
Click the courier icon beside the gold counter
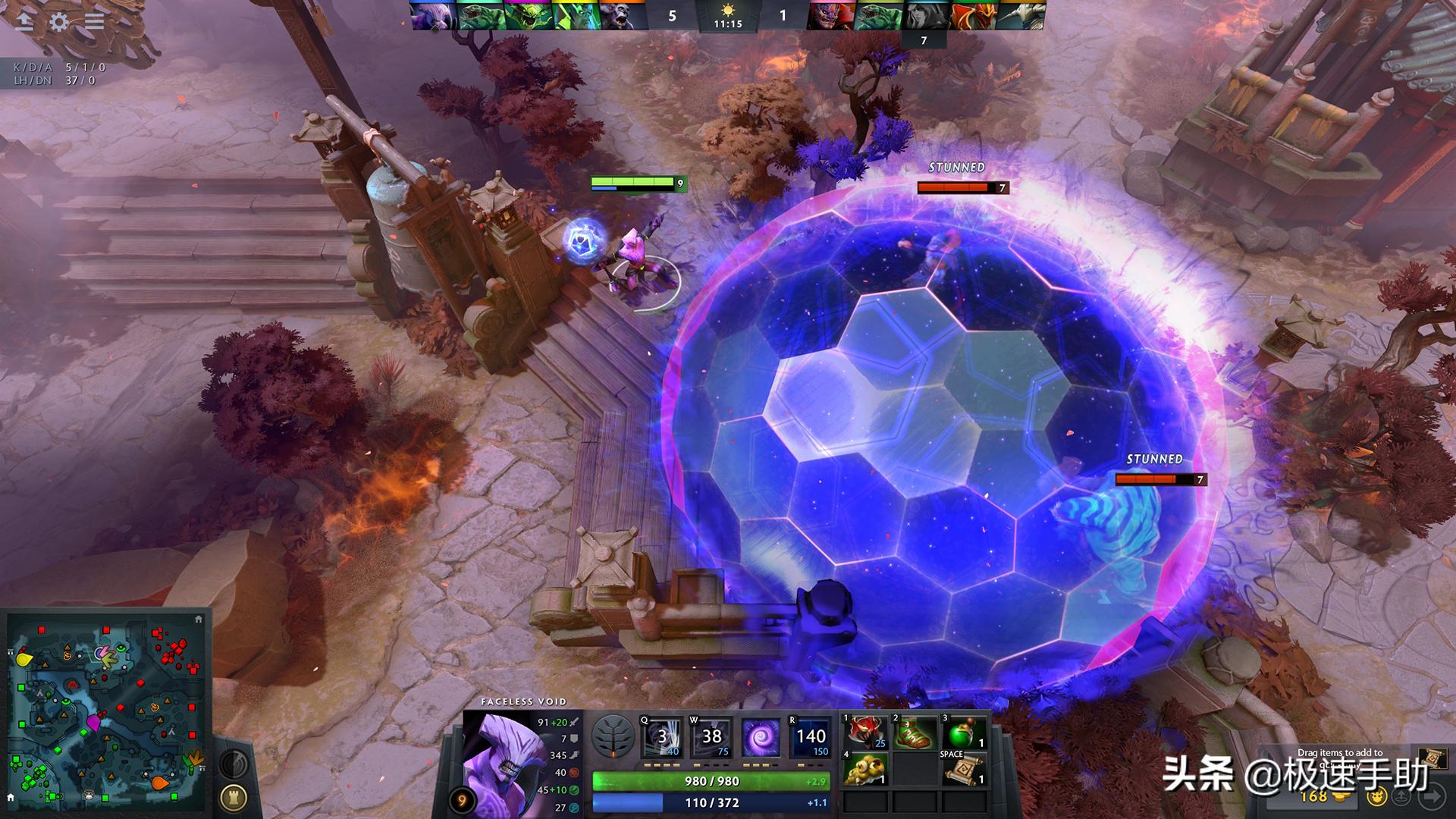(x=1376, y=796)
